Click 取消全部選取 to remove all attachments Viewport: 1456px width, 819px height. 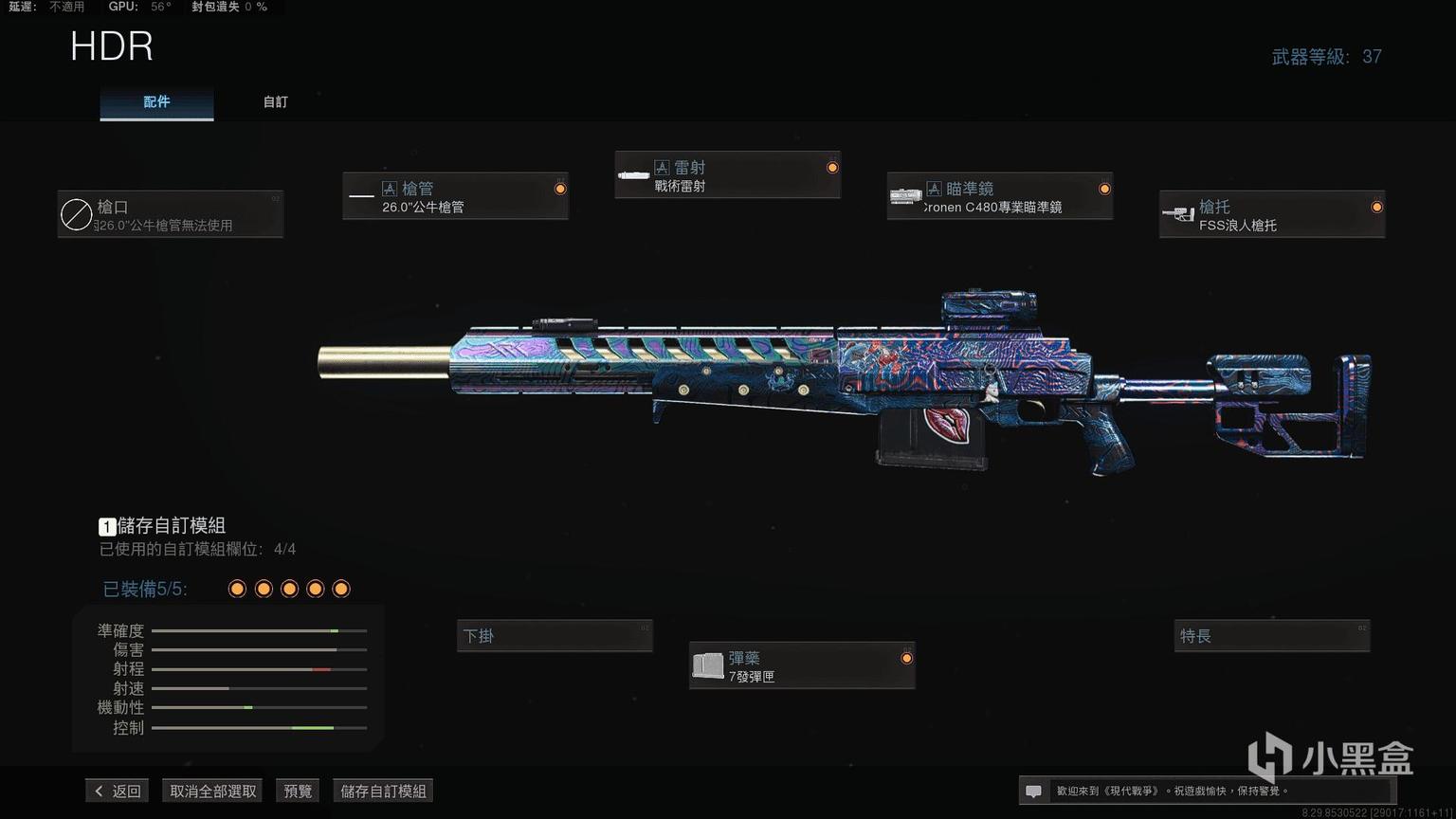pos(213,791)
